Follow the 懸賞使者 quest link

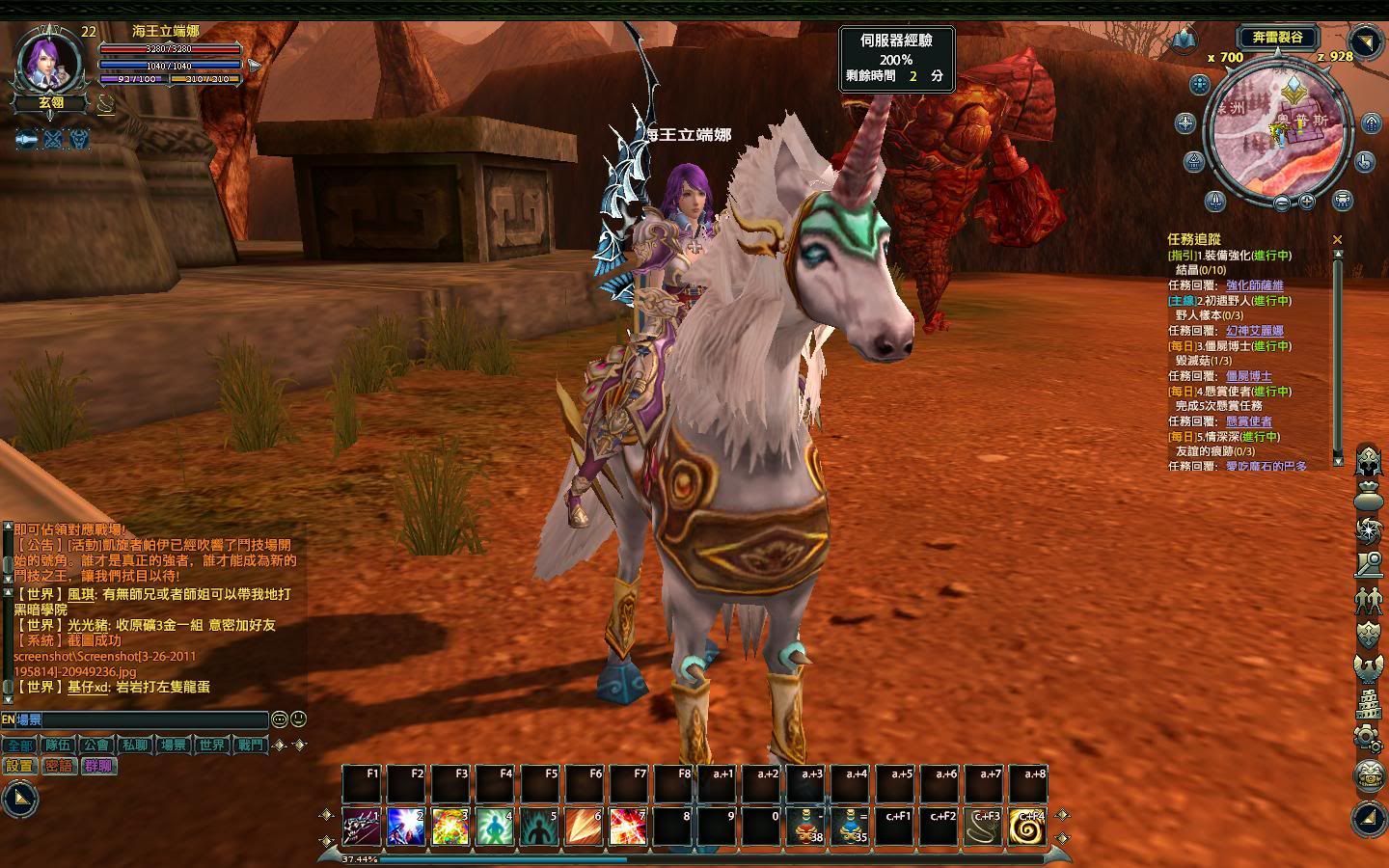coord(1248,421)
